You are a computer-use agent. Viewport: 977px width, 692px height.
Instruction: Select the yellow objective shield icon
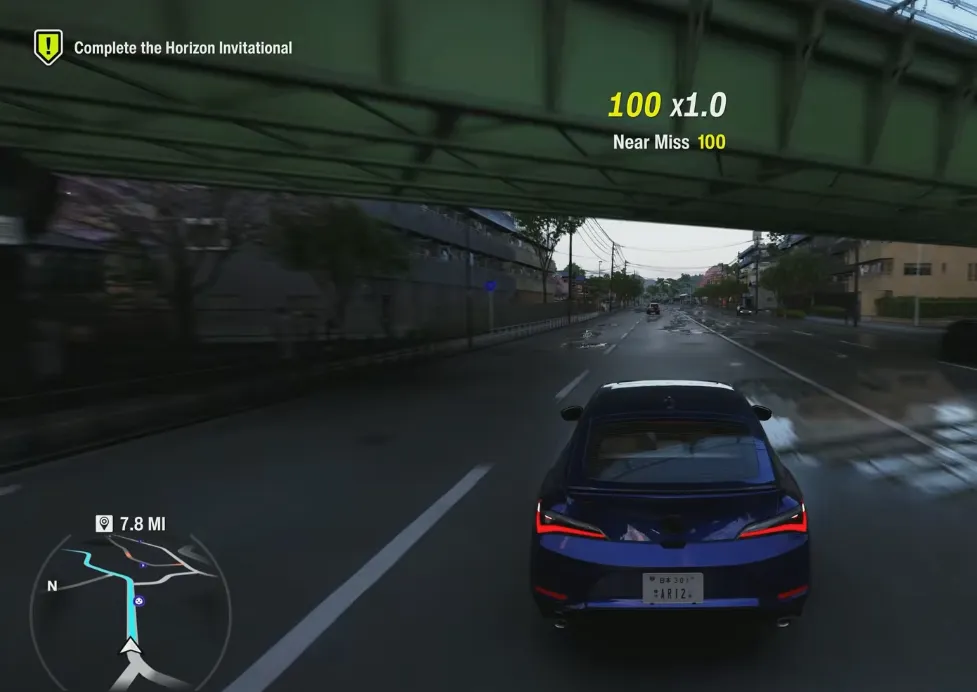[48, 46]
